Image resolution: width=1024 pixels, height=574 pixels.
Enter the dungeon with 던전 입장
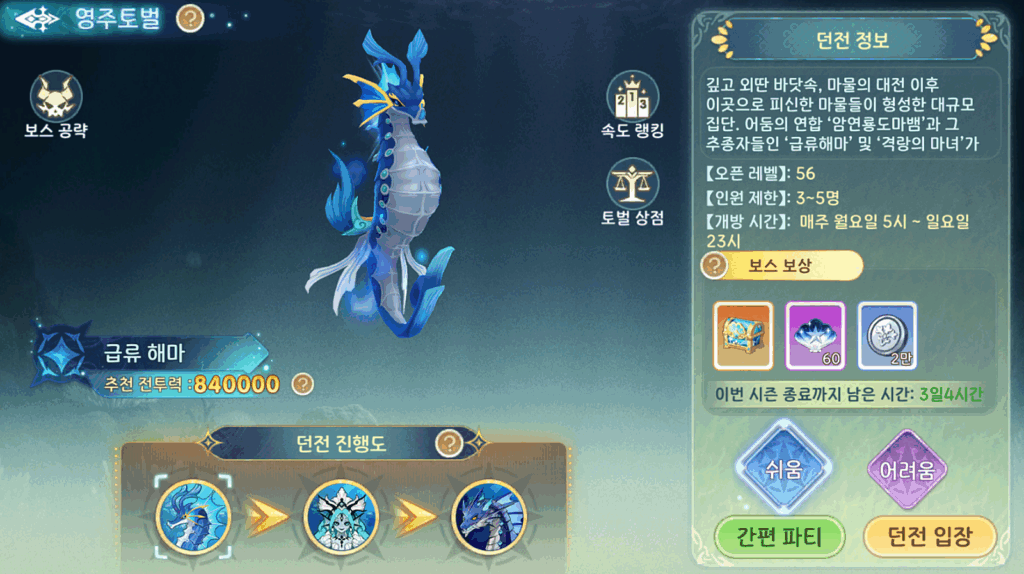tap(930, 537)
